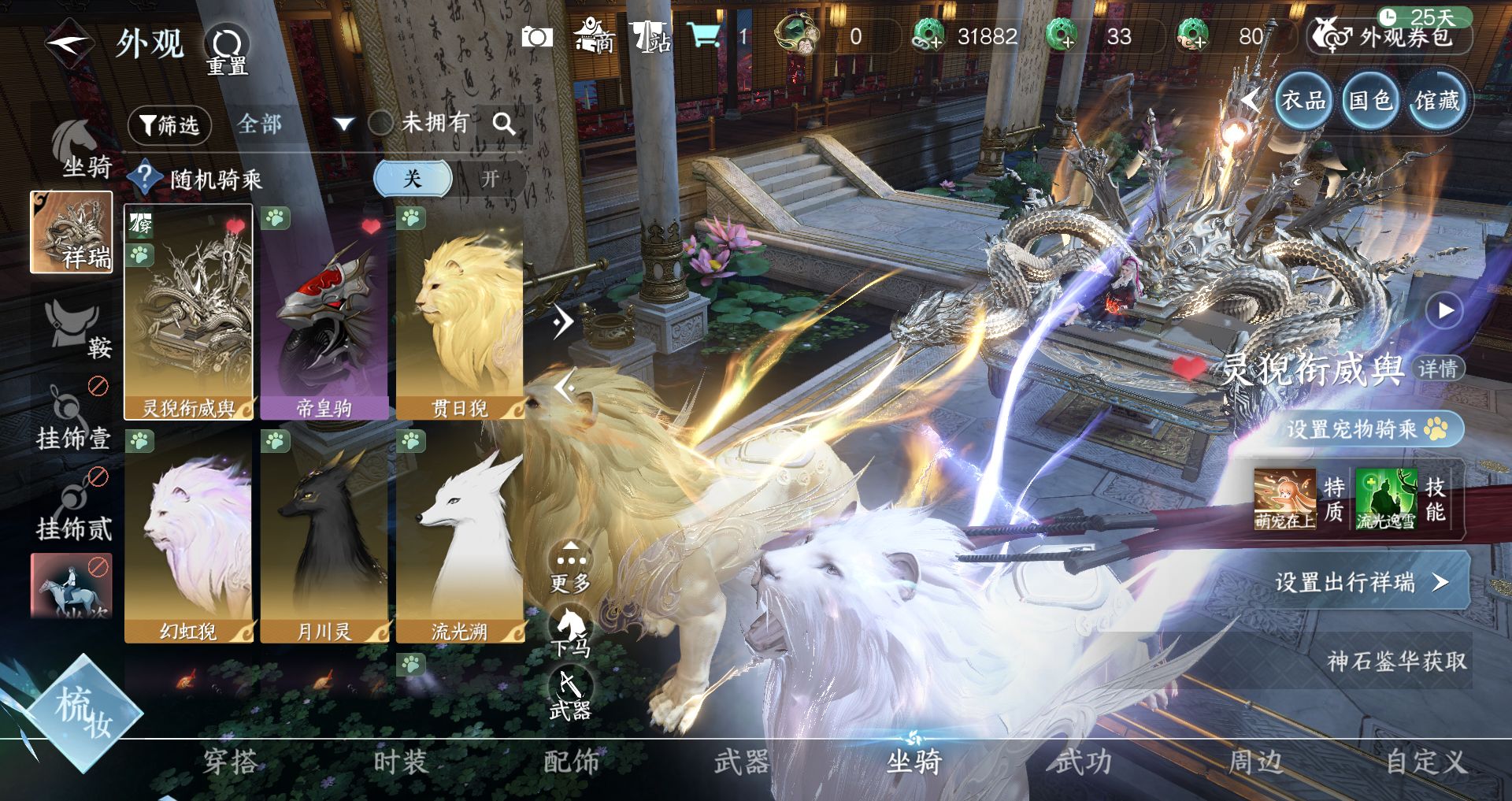
Task: Pick the 流光溯 white fox mount
Action: (460, 536)
